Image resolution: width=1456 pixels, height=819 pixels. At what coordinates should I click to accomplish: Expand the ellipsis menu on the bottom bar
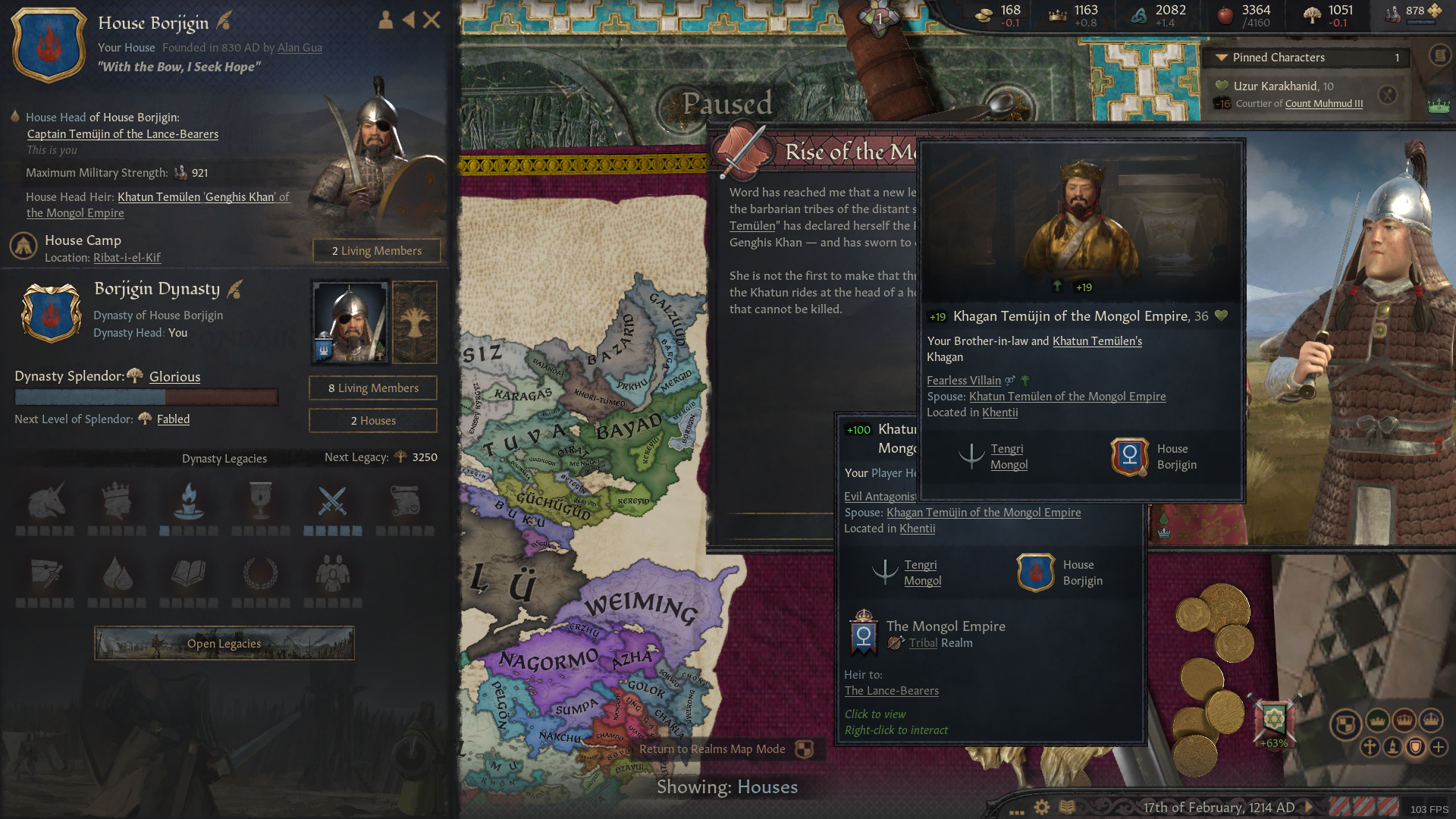(x=1016, y=813)
